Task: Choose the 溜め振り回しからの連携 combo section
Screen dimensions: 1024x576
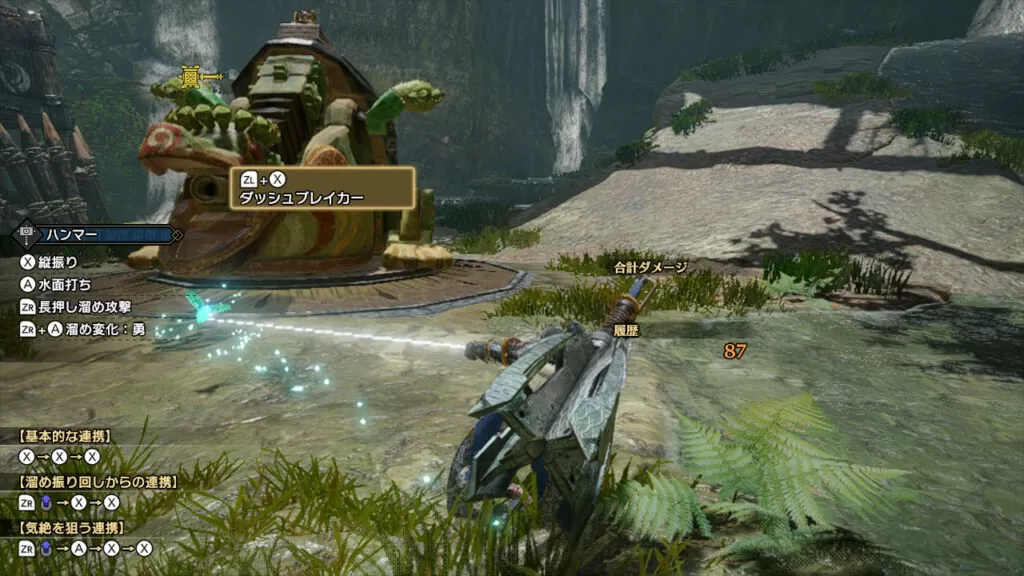Action: (x=84, y=482)
